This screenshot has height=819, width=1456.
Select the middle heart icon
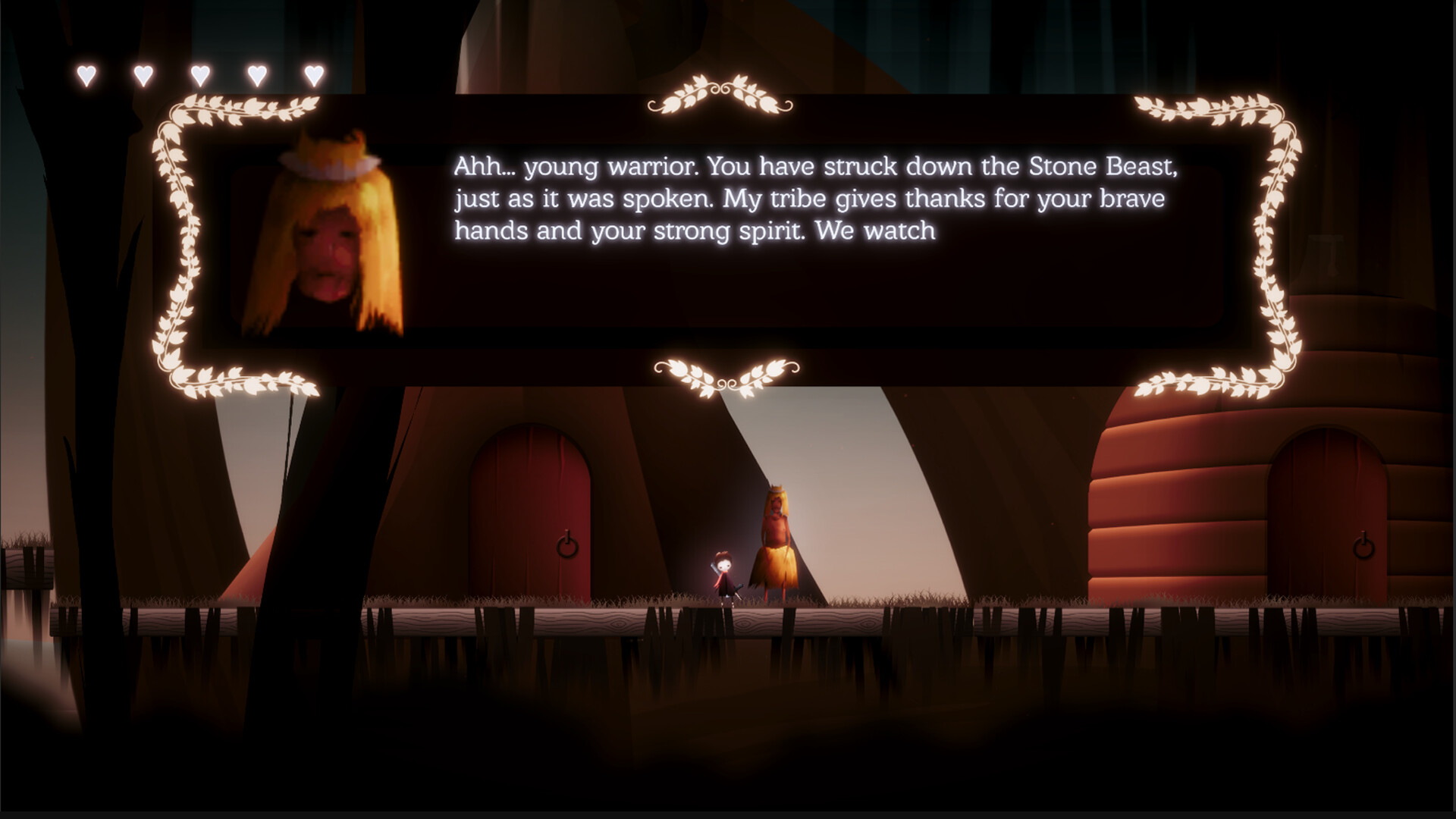point(201,76)
